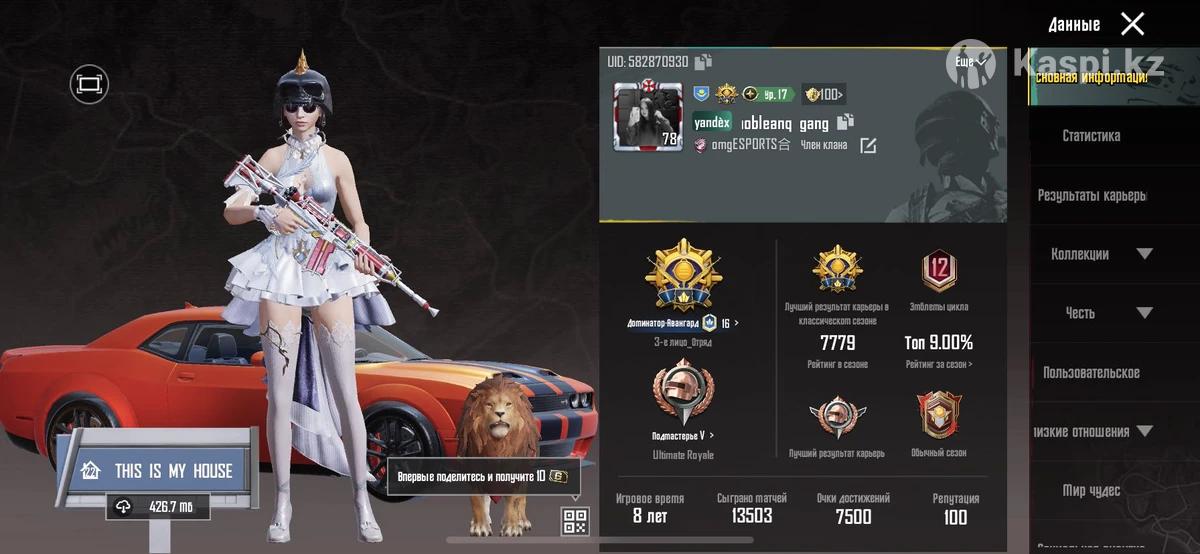The height and width of the screenshot is (554, 1200).
Task: Open the Пользовательское section
Action: (1091, 372)
